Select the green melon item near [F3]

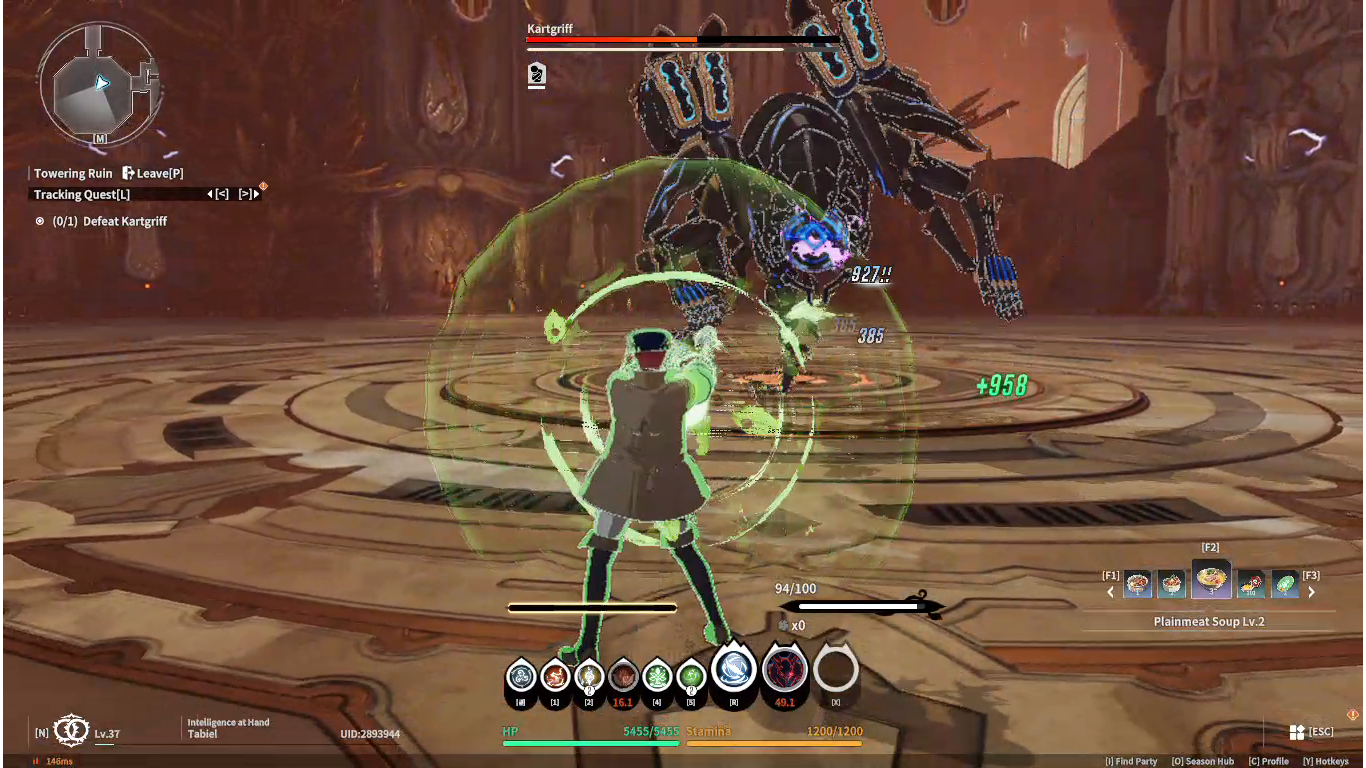point(1285,583)
